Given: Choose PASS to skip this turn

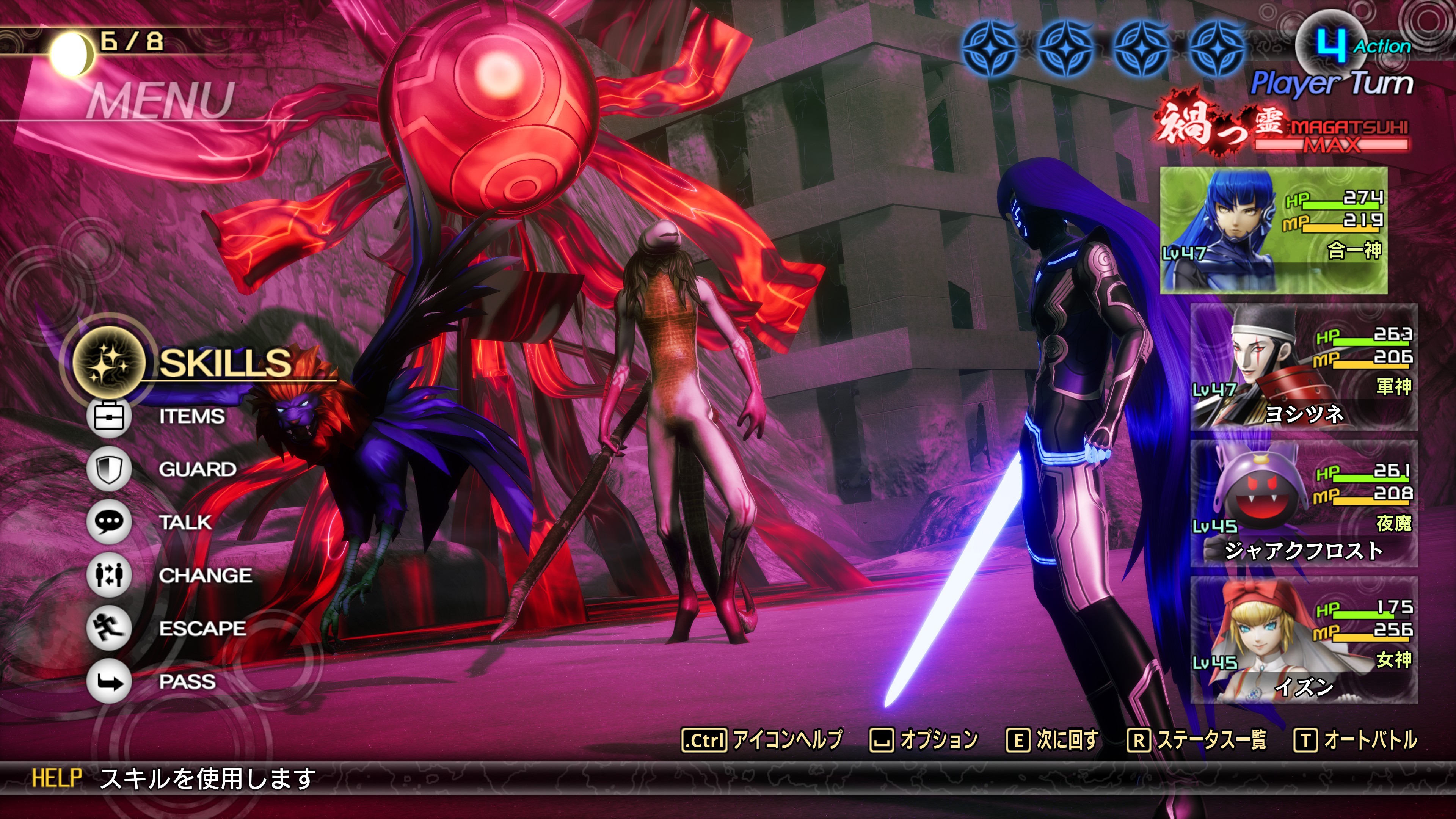Looking at the screenshot, I should click(187, 682).
